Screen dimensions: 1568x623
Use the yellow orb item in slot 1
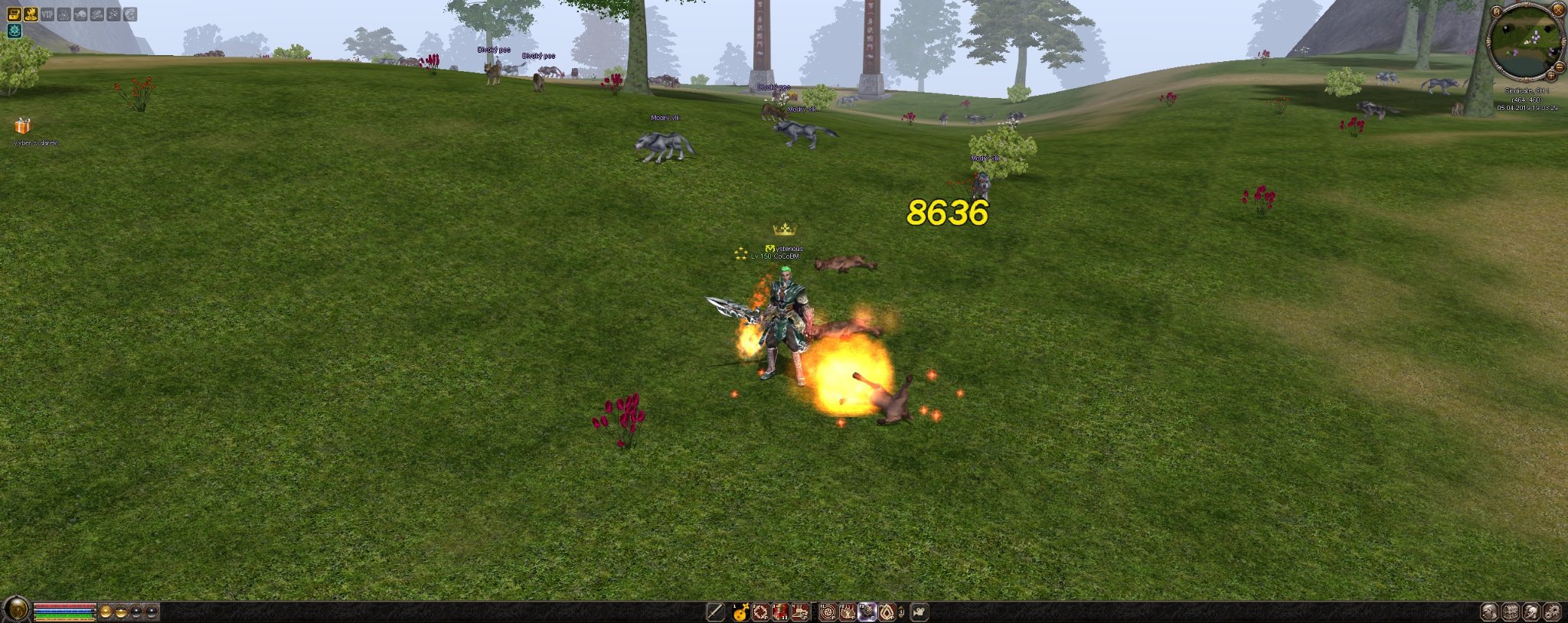[x=740, y=612]
